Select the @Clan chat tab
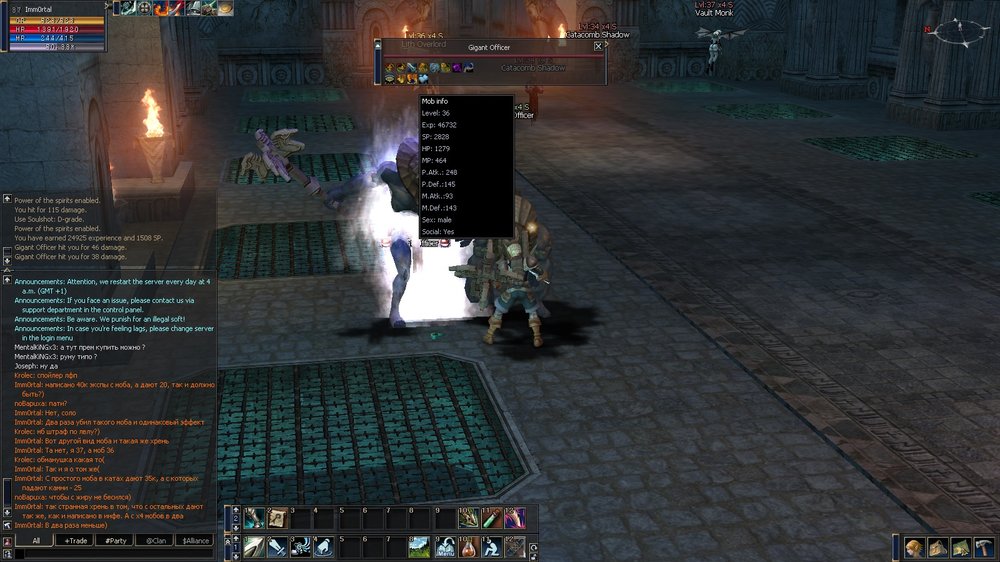The image size is (1000, 562). pos(154,540)
